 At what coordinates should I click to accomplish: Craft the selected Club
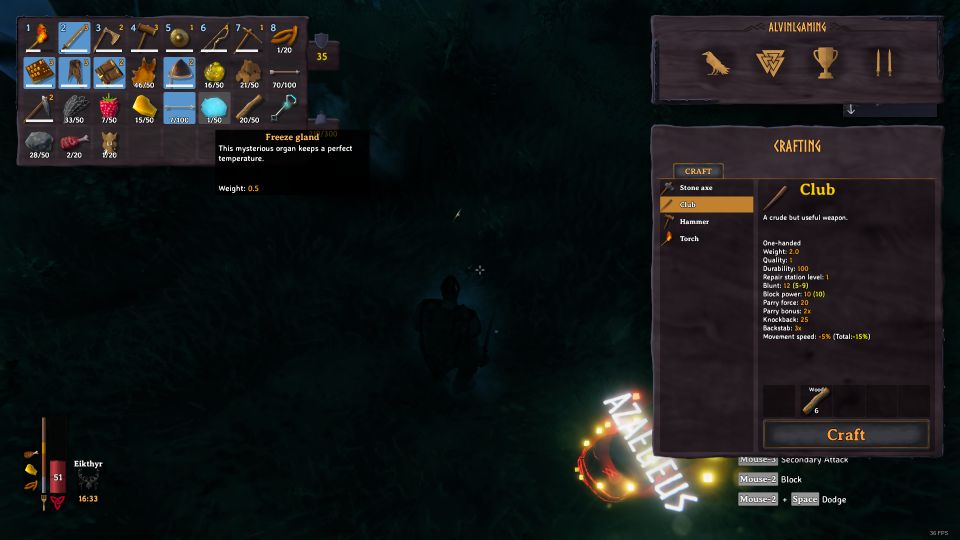point(845,435)
